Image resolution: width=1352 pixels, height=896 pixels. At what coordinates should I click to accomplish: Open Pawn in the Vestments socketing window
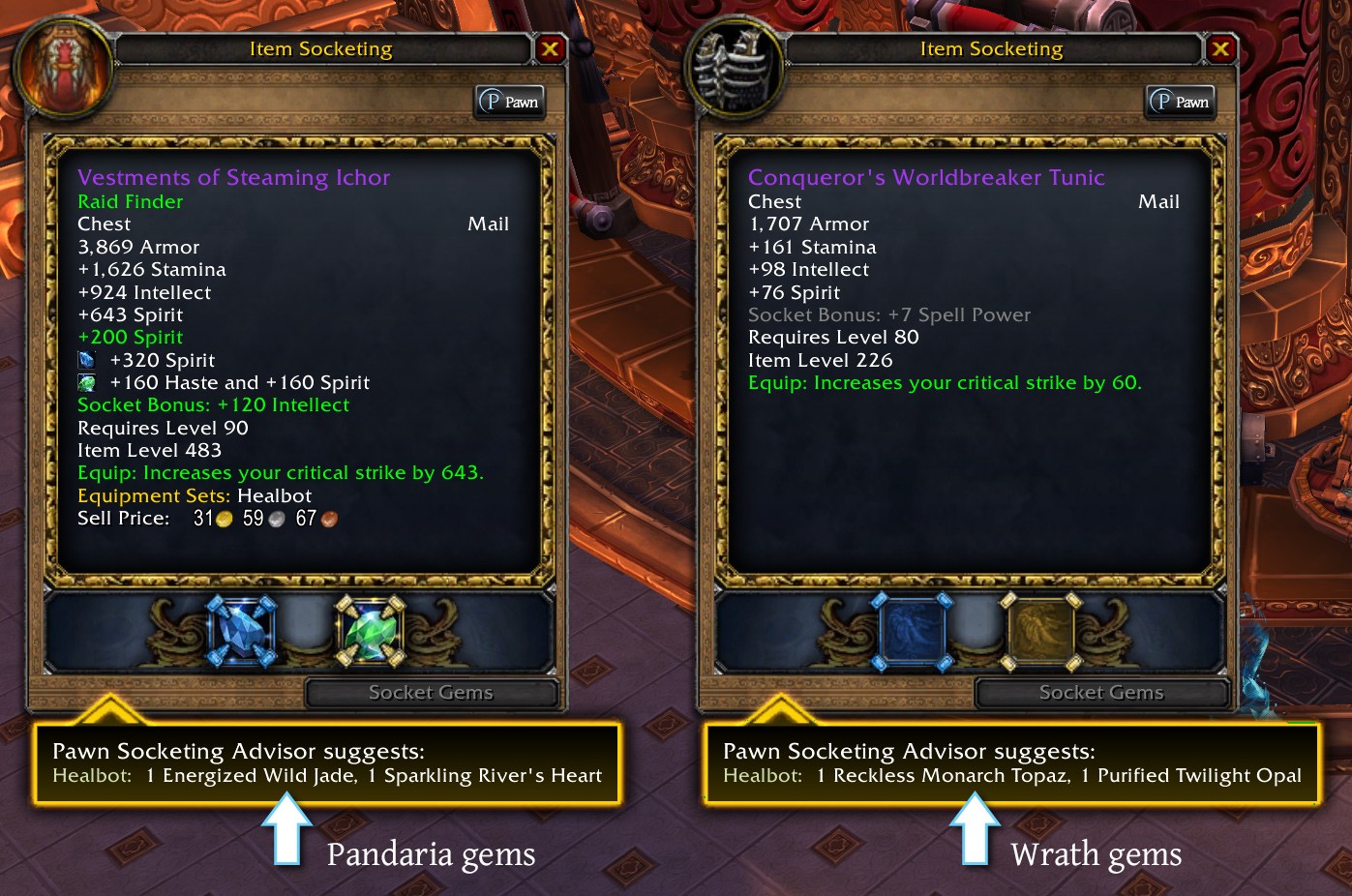510,102
